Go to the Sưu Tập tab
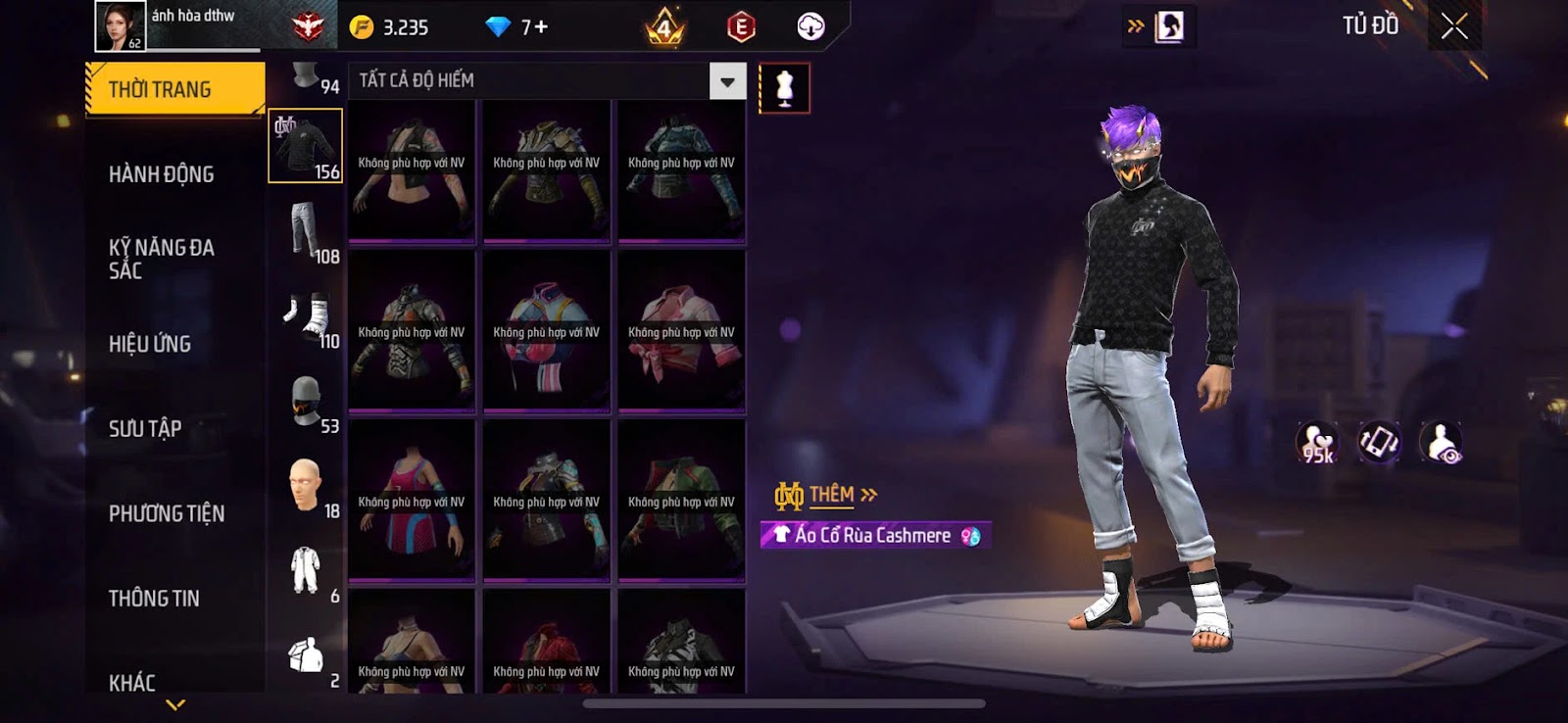1568x723 pixels. (x=145, y=428)
